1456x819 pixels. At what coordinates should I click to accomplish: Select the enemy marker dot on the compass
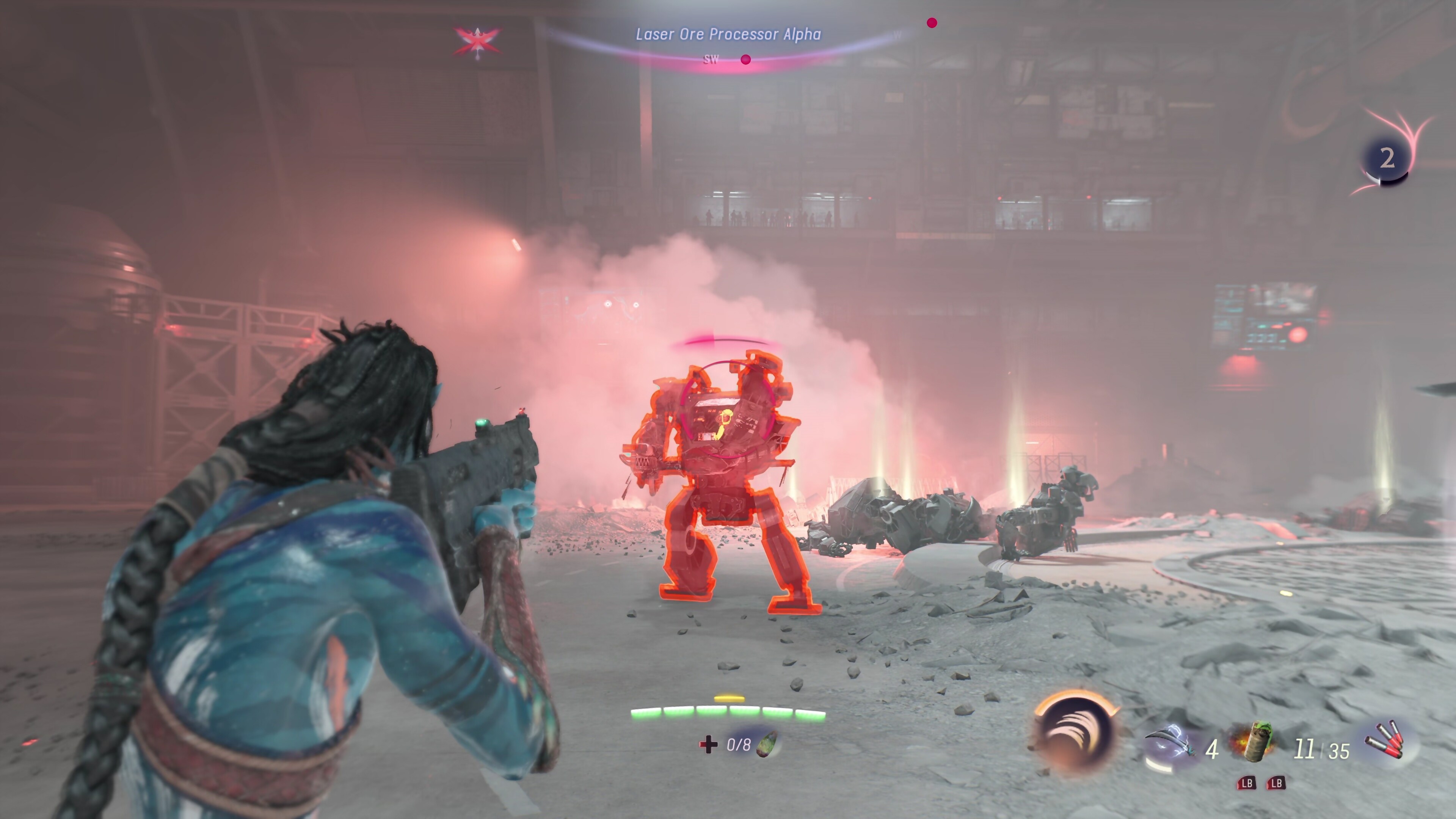point(745,60)
